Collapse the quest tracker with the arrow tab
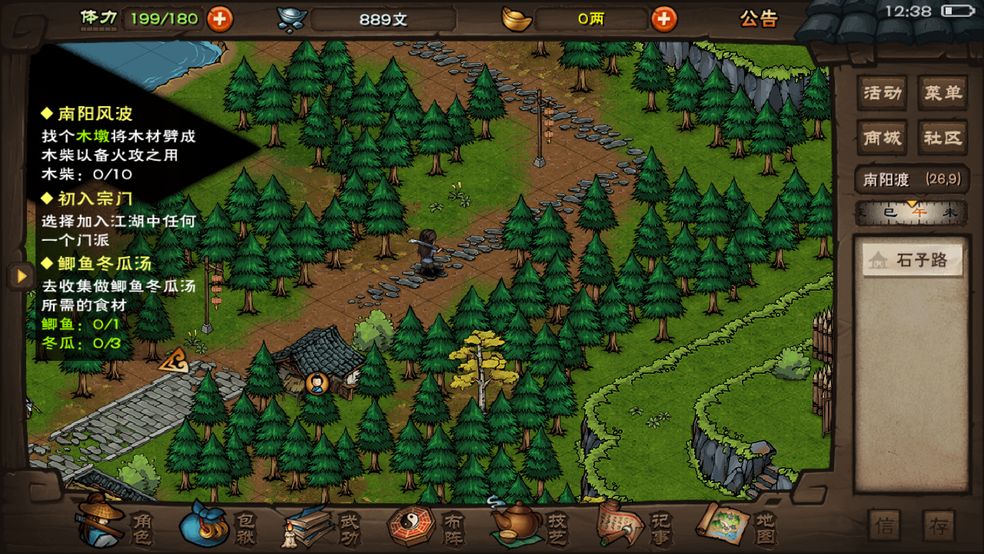Viewport: 984px width, 554px height. [17, 275]
